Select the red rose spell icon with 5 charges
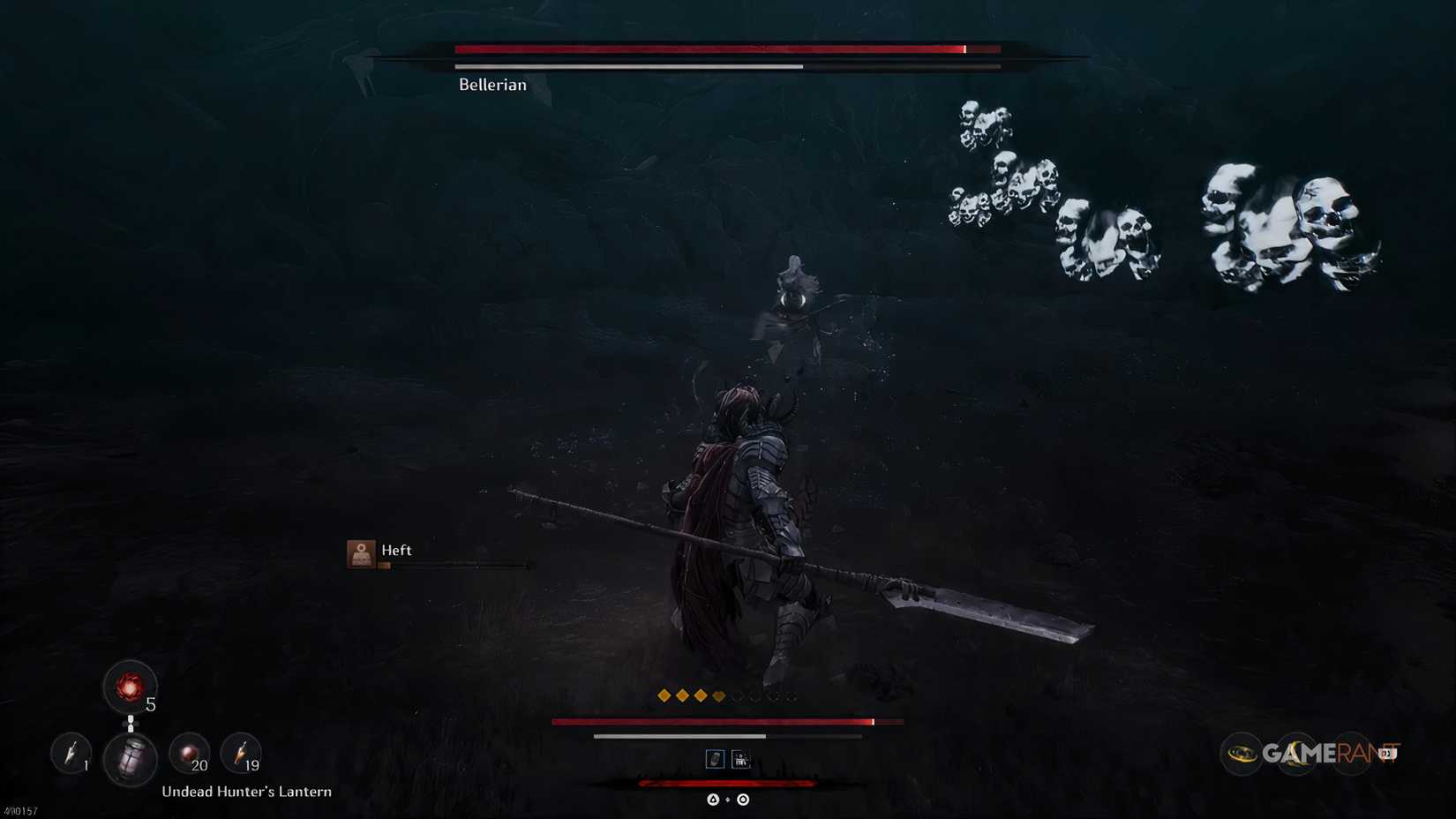 point(131,688)
